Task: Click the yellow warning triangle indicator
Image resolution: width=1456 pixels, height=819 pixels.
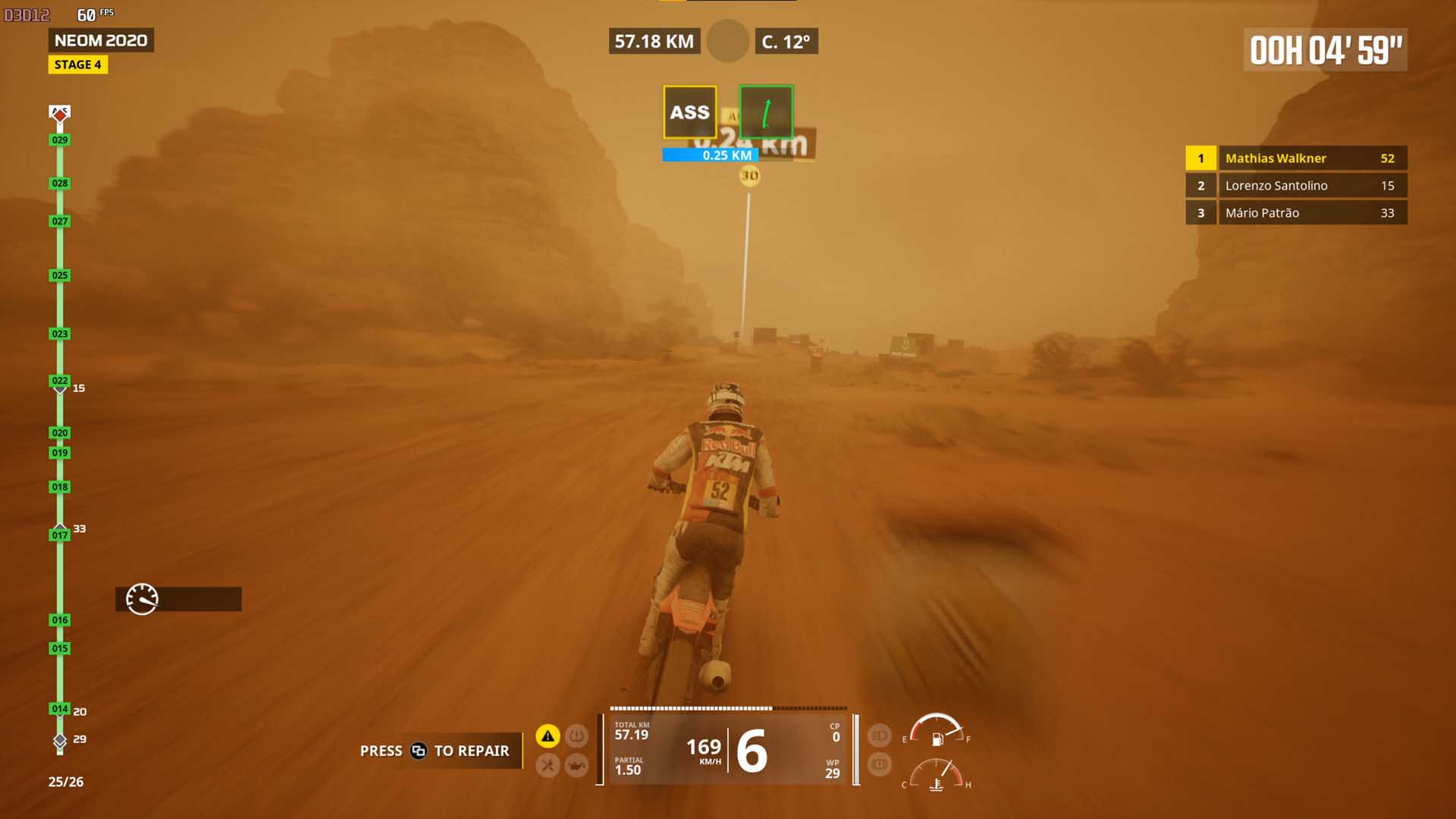Action: (x=548, y=736)
